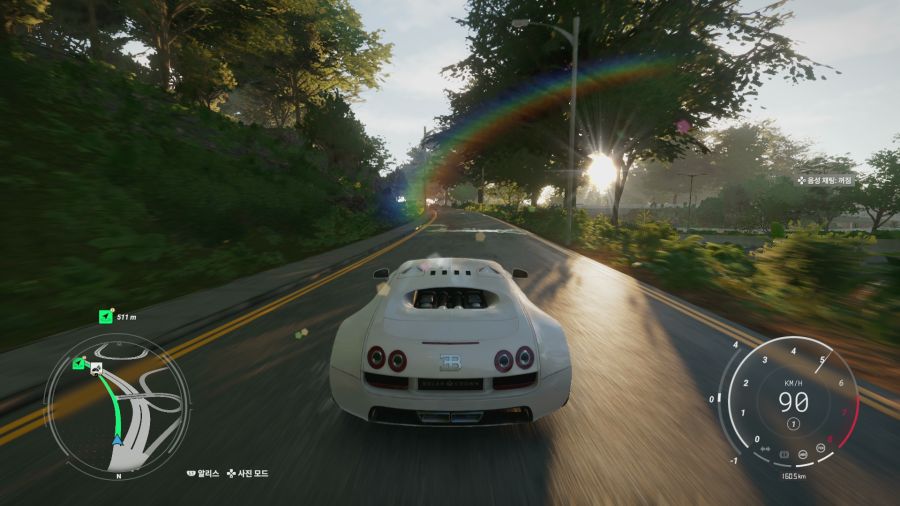The image size is (900, 506).
Task: Click the white event marker on the minimap
Action: [96, 370]
